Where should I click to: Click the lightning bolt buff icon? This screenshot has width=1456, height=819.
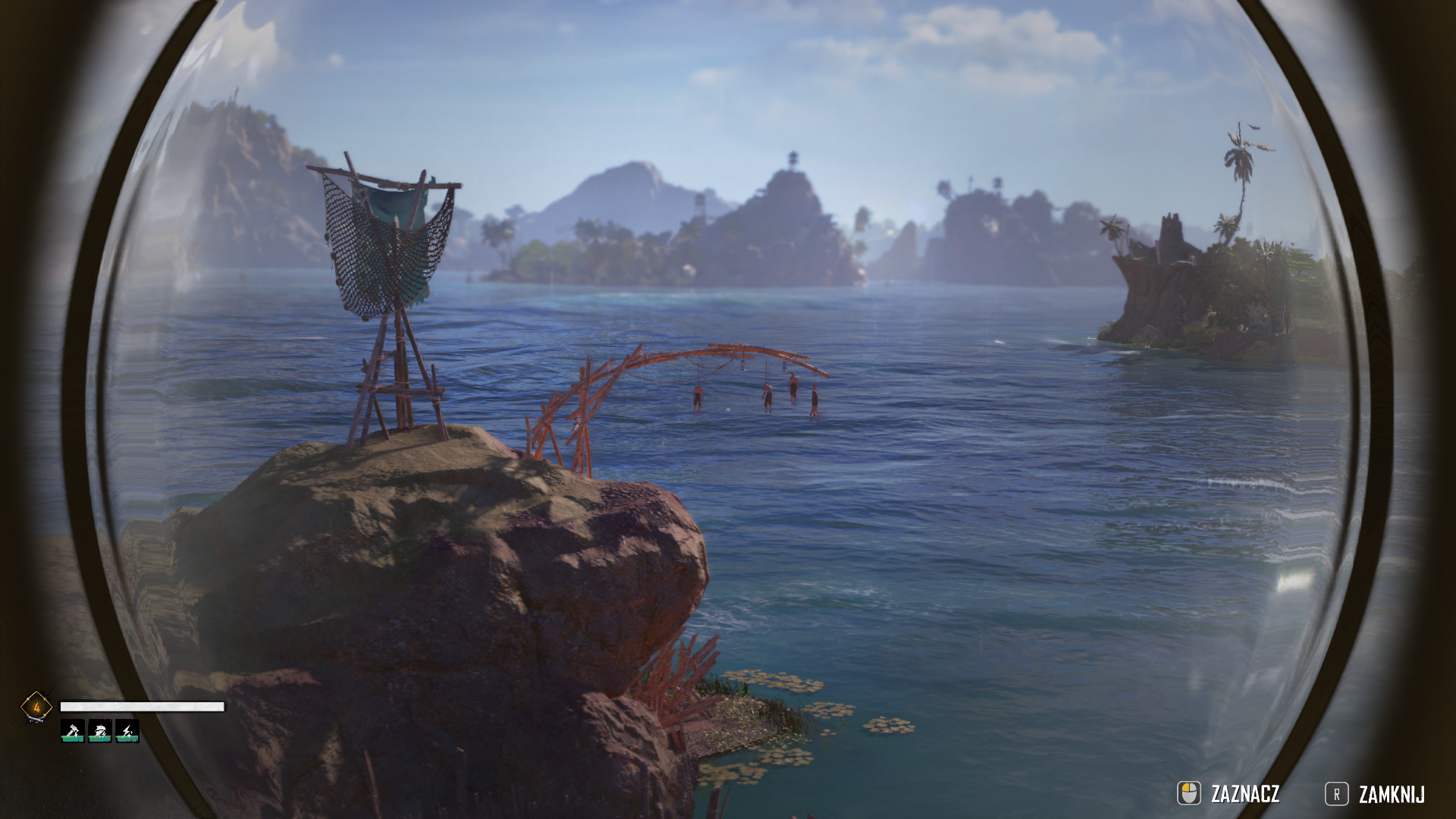point(127,730)
